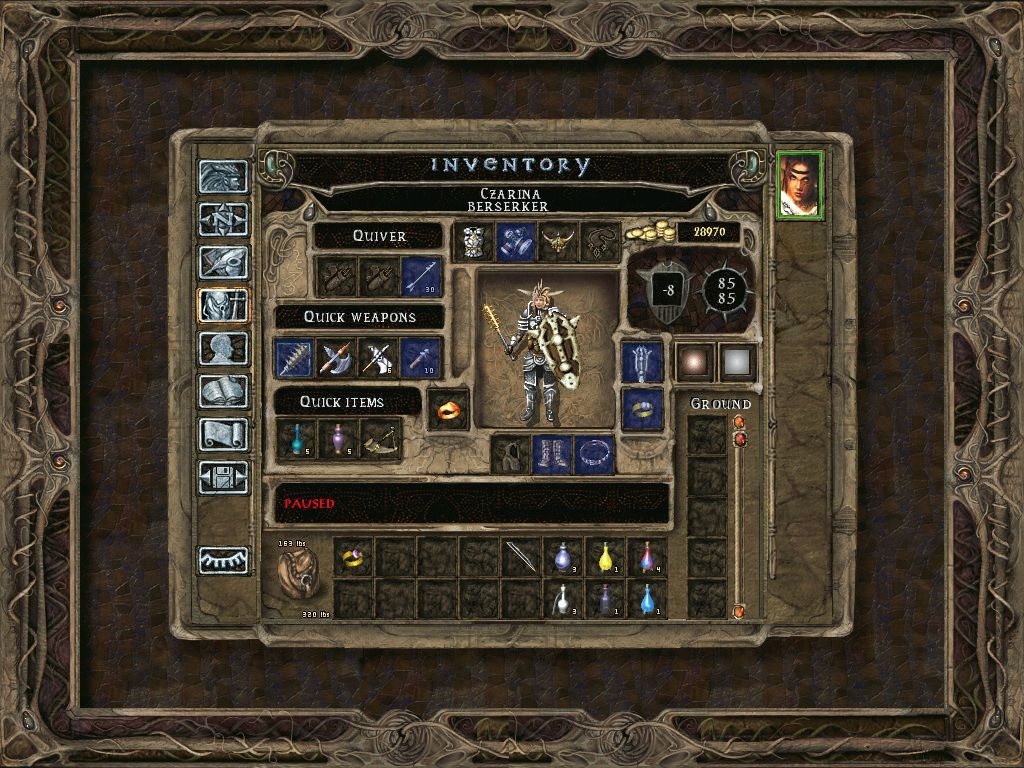
Task: Click the white flask in backpack
Action: point(563,600)
